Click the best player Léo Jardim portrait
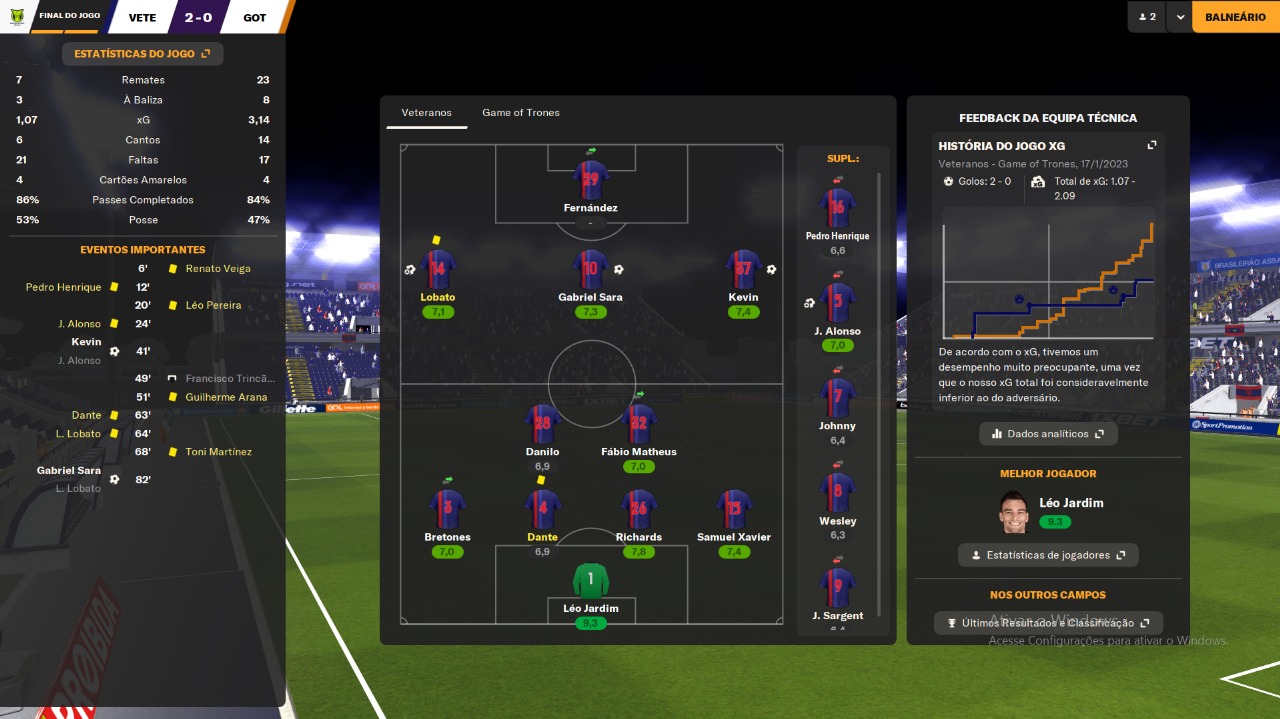The image size is (1280, 719). point(1014,512)
